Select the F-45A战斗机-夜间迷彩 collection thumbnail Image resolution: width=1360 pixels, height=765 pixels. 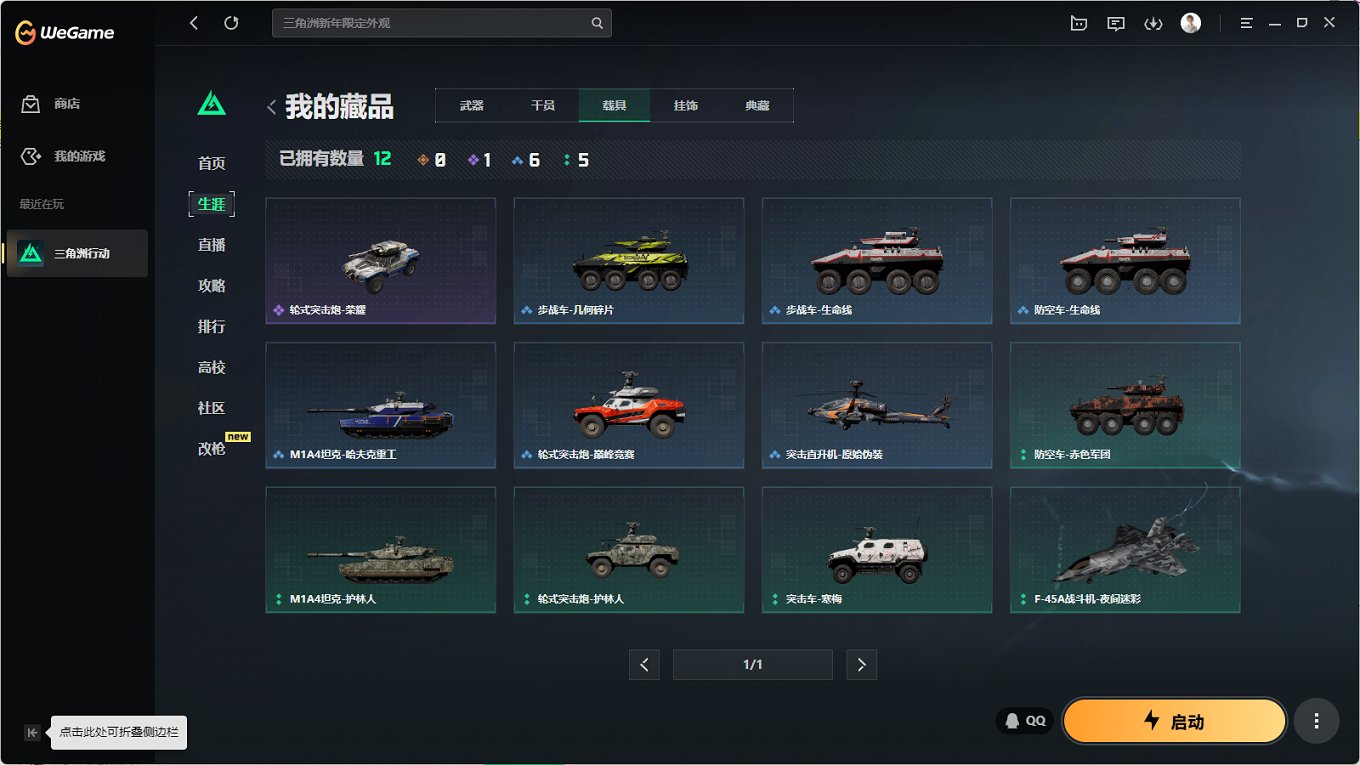click(x=1124, y=549)
